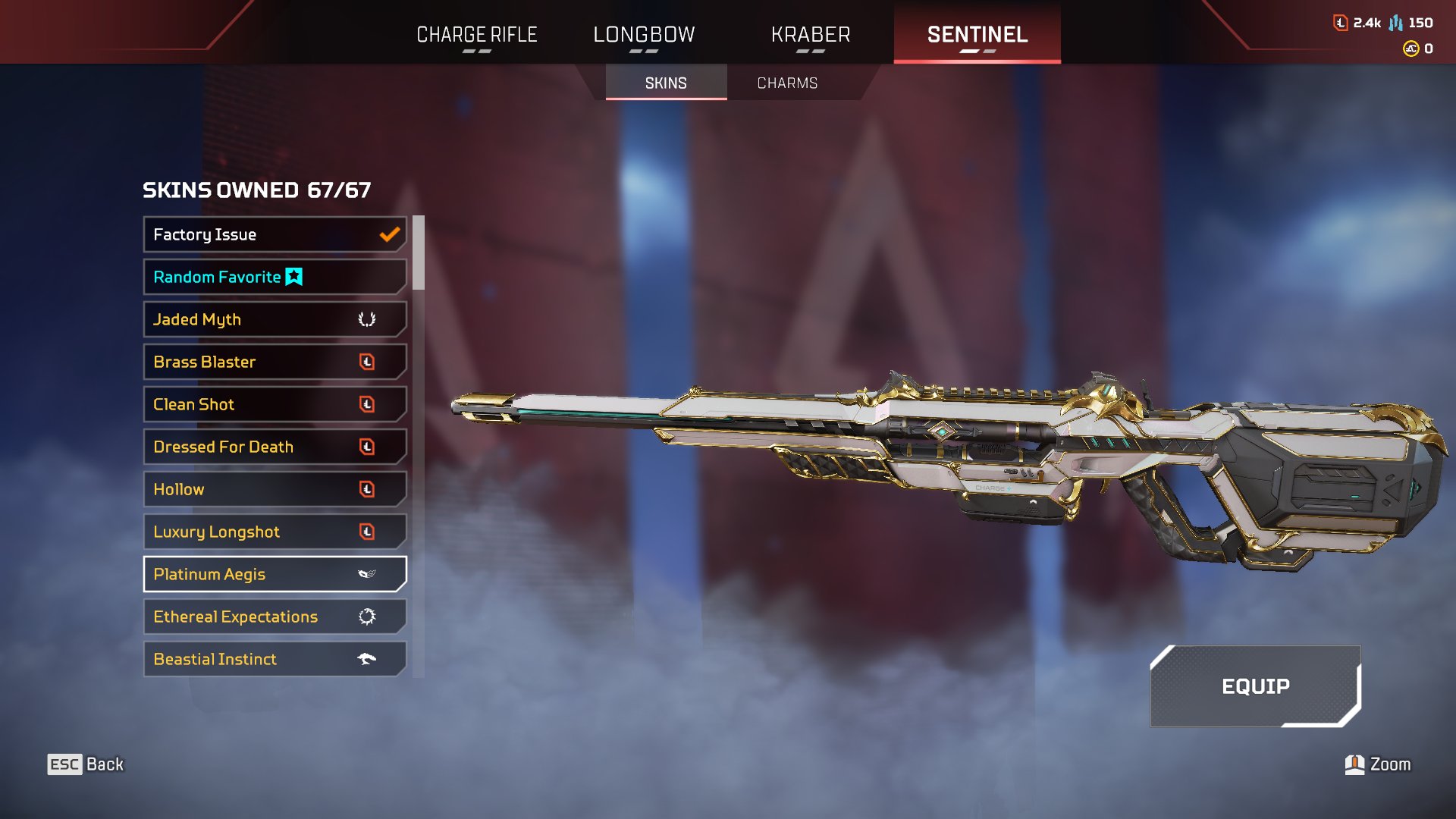Screen dimensions: 1456x819
Task: Switch to the Charge Rifle weapon tab
Action: point(477,35)
